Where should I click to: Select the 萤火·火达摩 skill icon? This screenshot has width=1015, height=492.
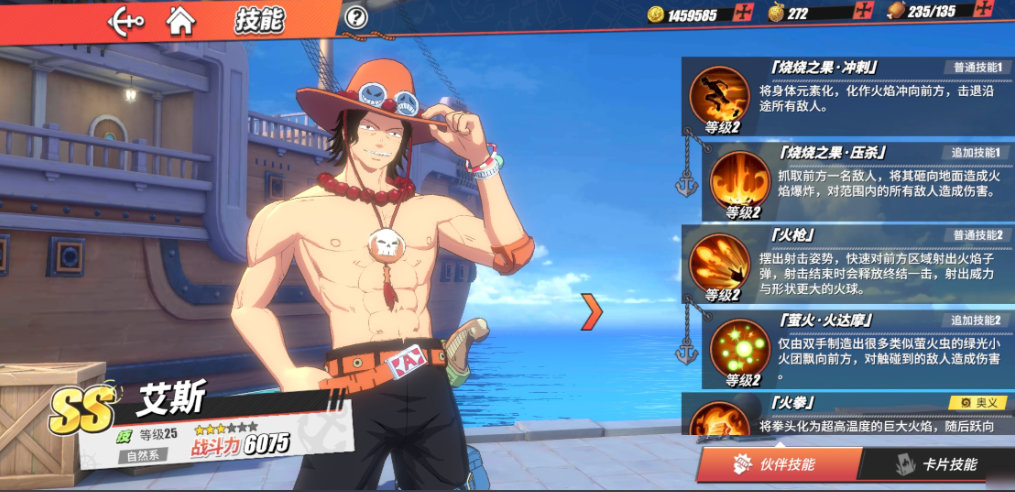[x=741, y=348]
